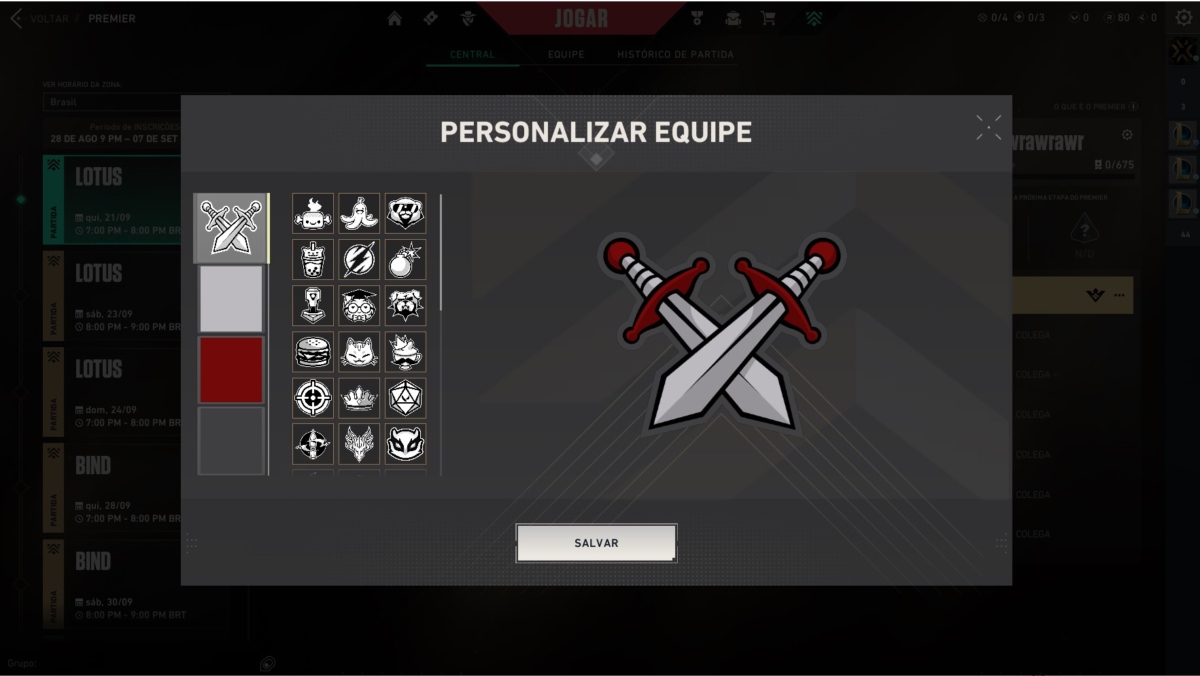The width and height of the screenshot is (1200, 676).
Task: Choose the banana peel team icon
Action: [359, 213]
